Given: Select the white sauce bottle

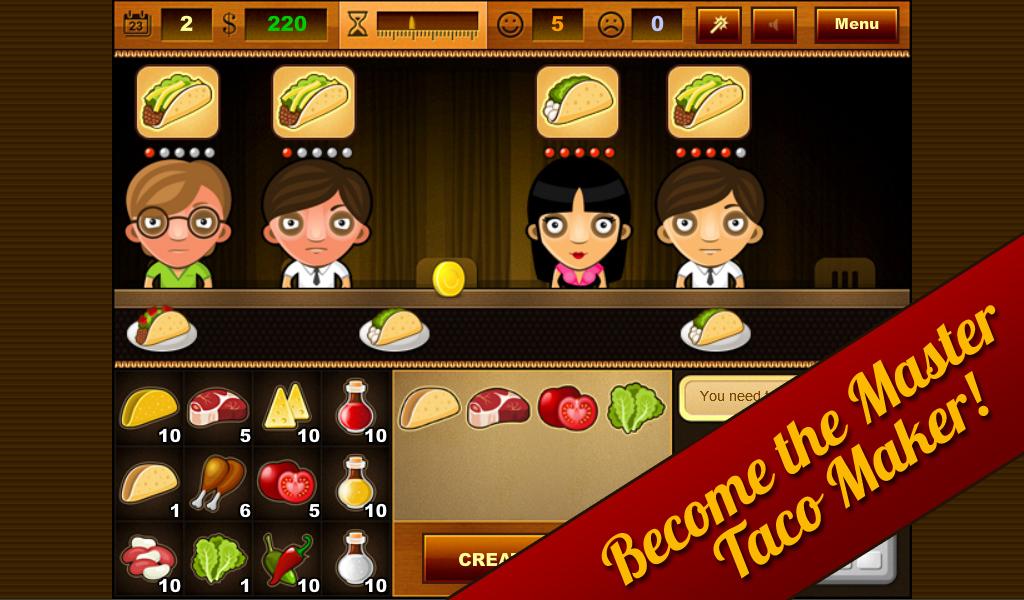Looking at the screenshot, I should [354, 557].
